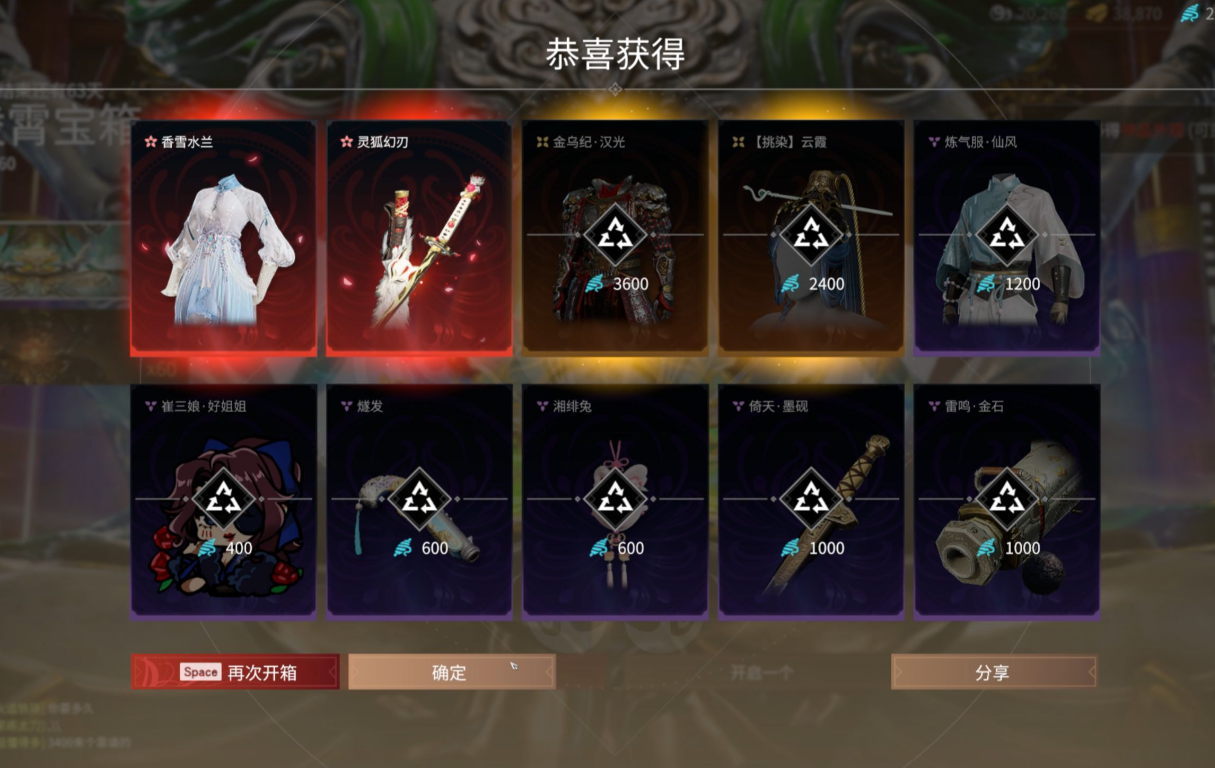Choose the 金乌纪·汉光 armor card
1215x768 pixels.
[x=615, y=239]
